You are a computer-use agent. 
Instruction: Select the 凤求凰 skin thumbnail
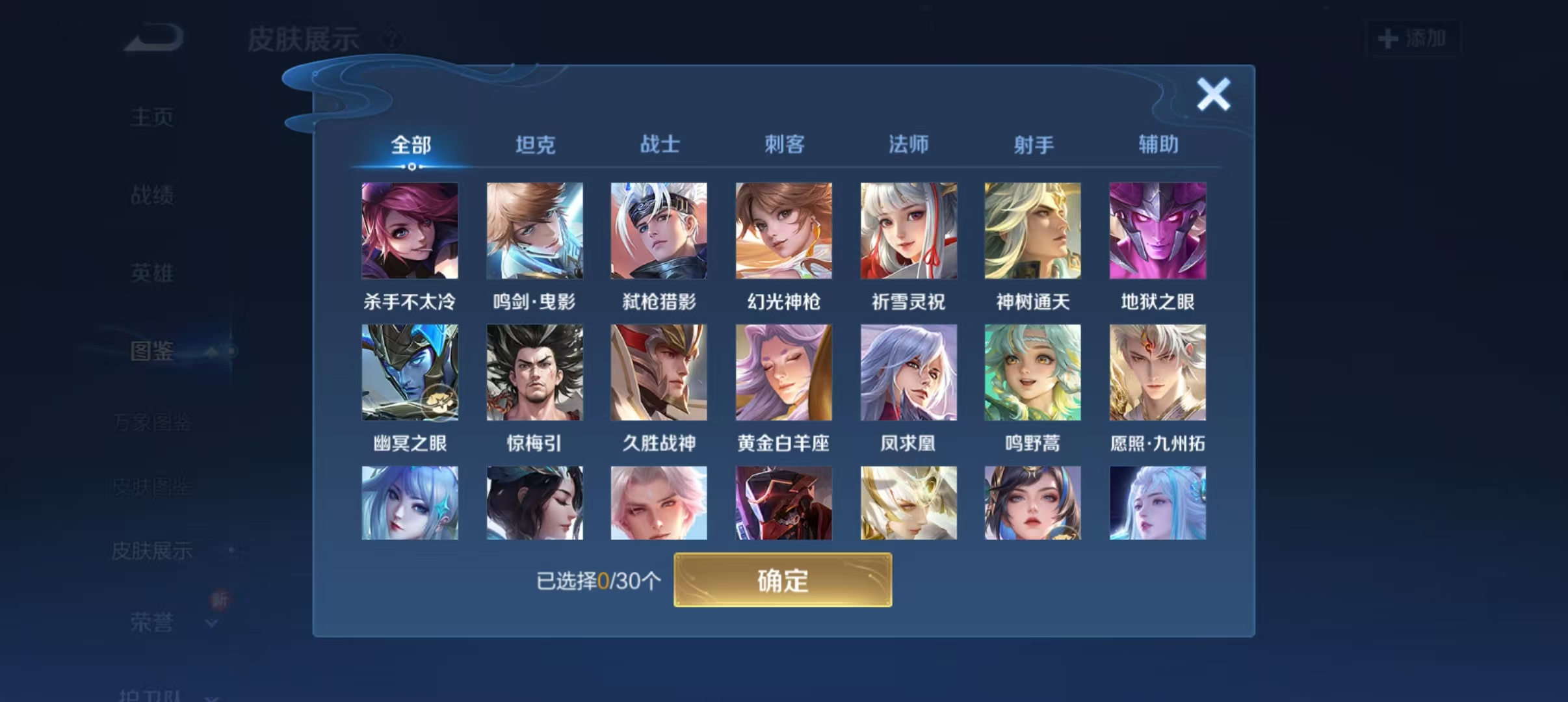click(908, 372)
